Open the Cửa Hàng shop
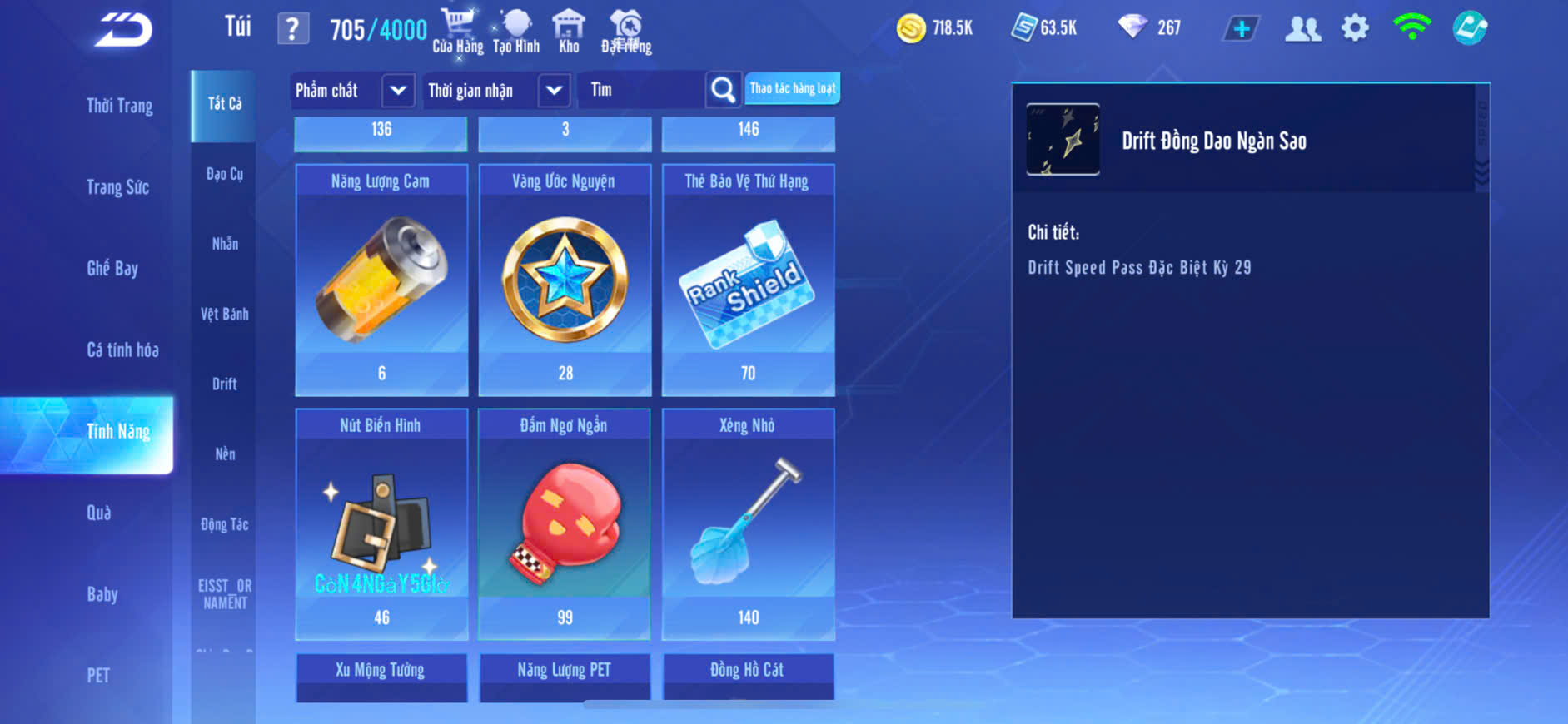The image size is (1568, 724). [x=457, y=31]
